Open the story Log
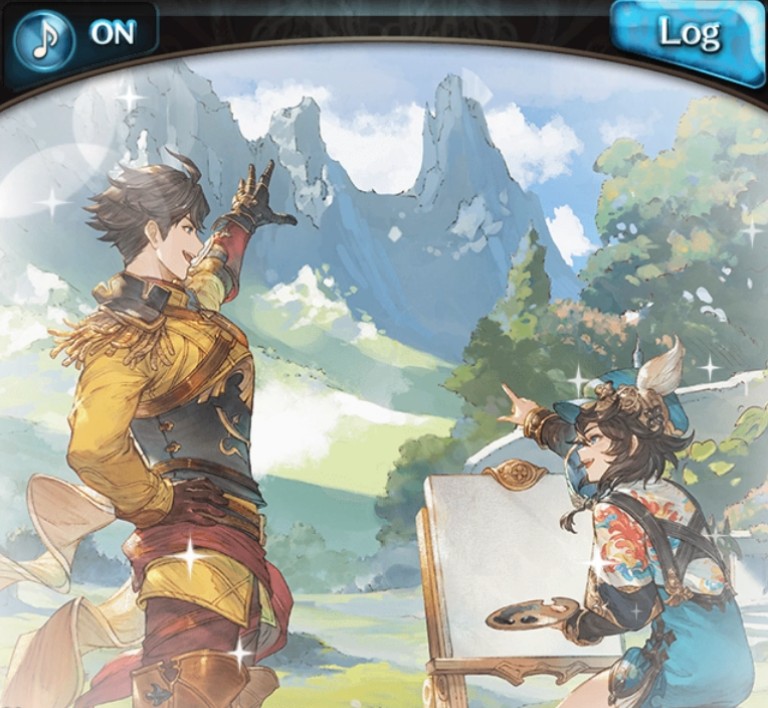The image size is (768, 708). pyautogui.click(x=688, y=37)
